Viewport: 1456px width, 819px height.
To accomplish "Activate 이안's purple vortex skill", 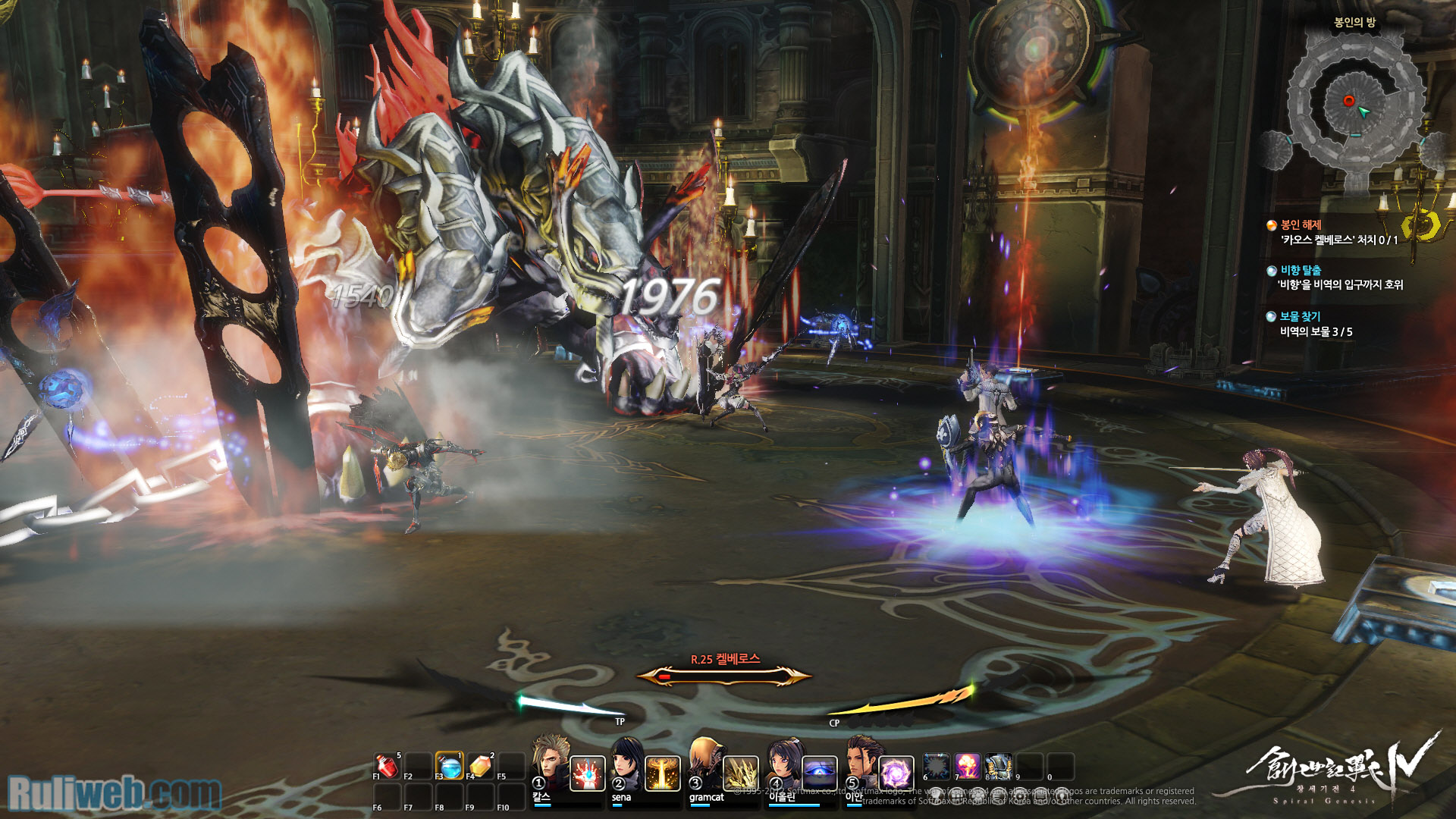I will pos(896,773).
